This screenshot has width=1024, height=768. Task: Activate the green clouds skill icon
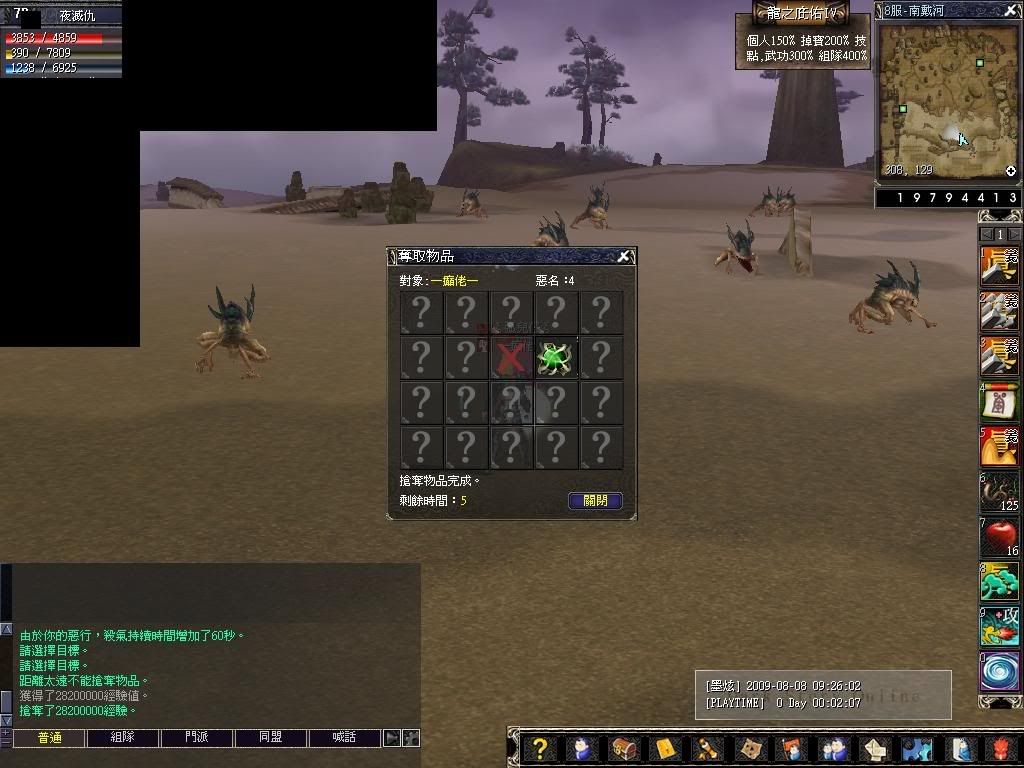(999, 582)
